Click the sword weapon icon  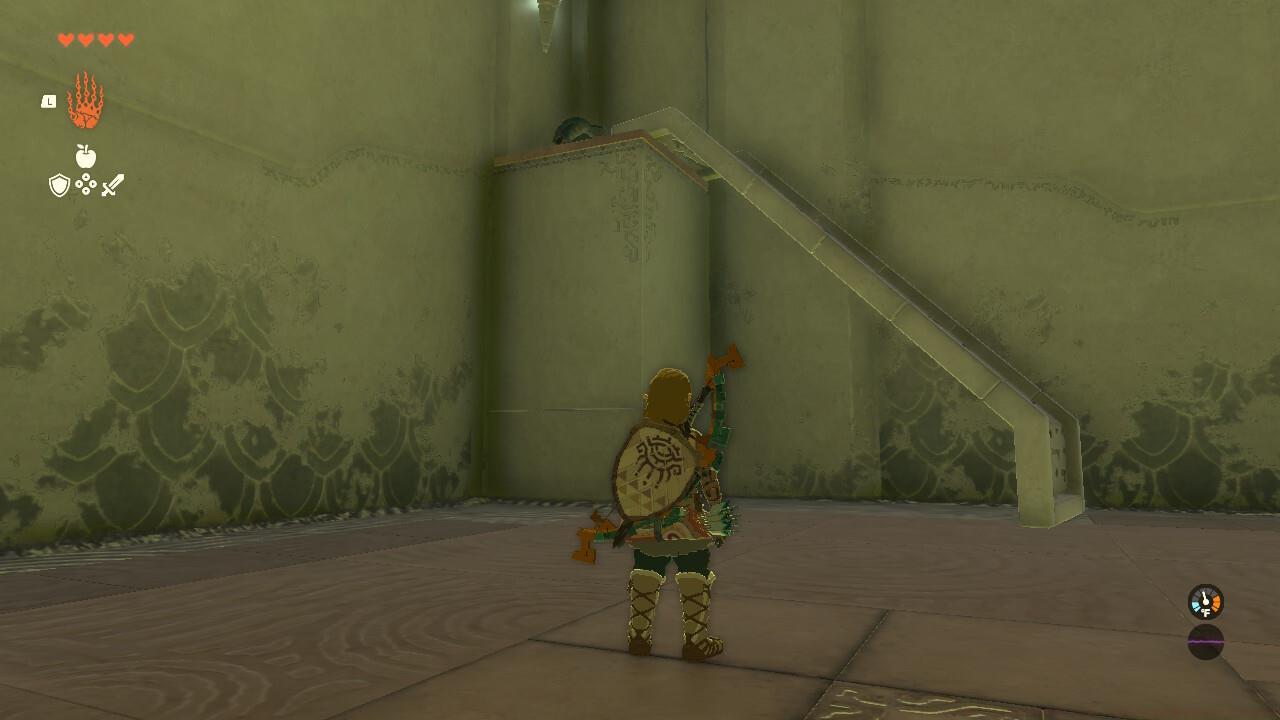tap(113, 184)
